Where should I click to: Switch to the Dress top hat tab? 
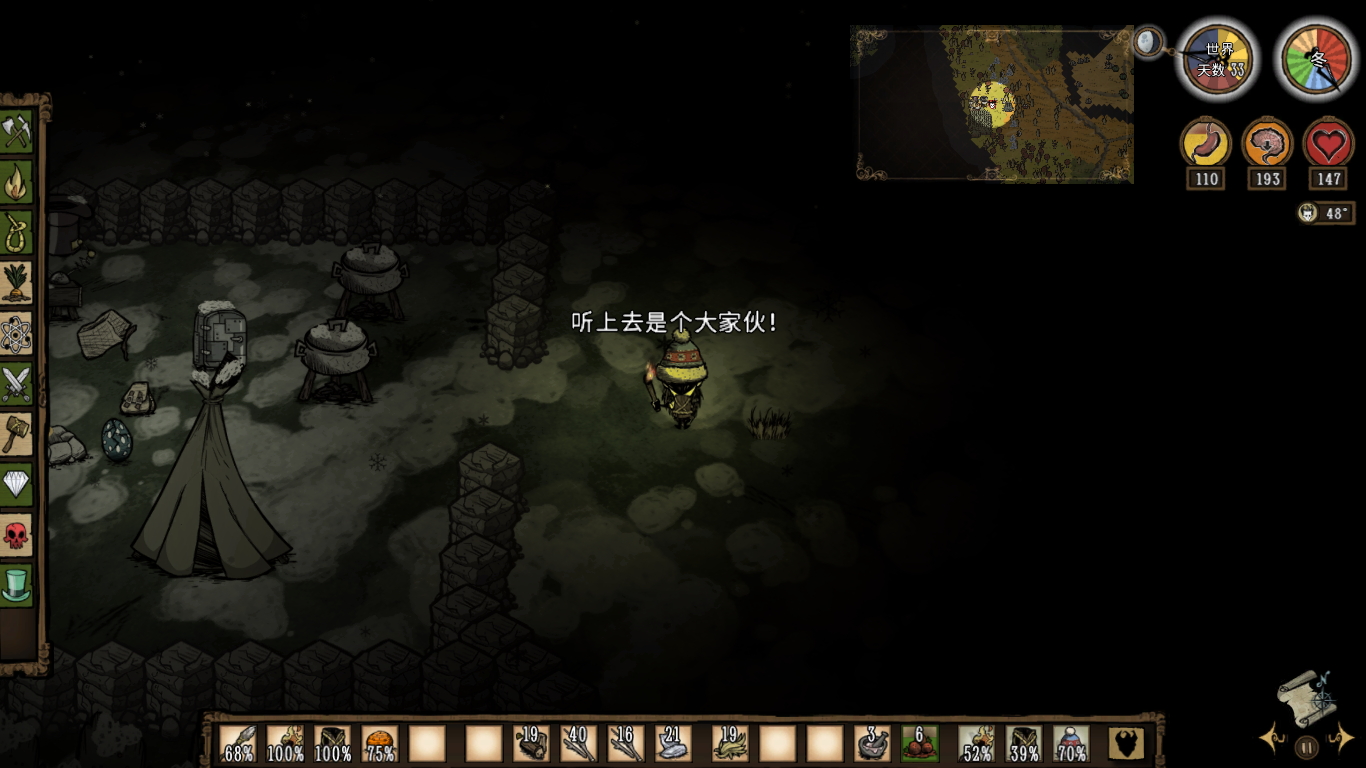17,585
